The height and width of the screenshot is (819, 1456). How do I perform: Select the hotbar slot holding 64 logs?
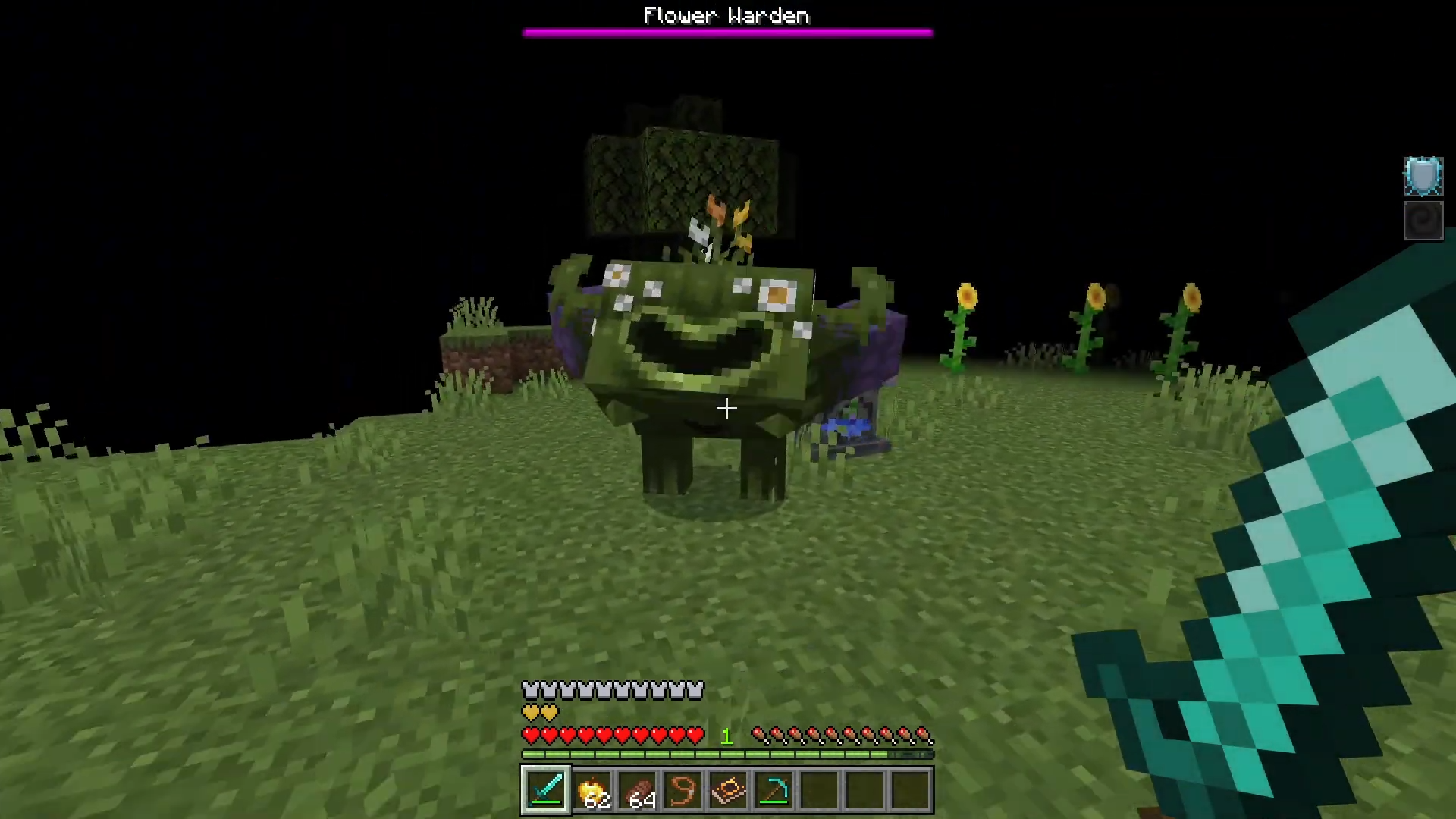tap(638, 790)
